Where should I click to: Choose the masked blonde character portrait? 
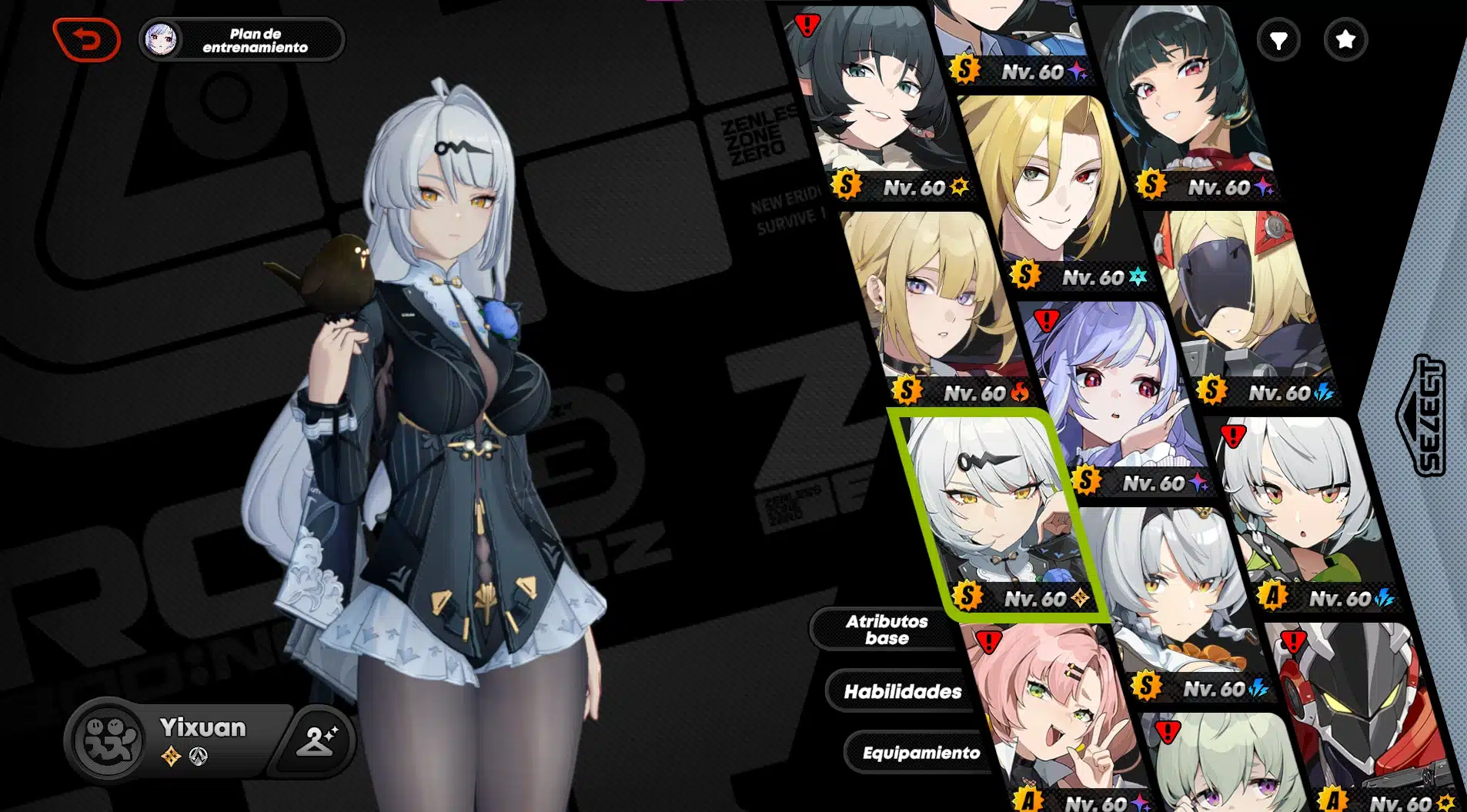1241,300
